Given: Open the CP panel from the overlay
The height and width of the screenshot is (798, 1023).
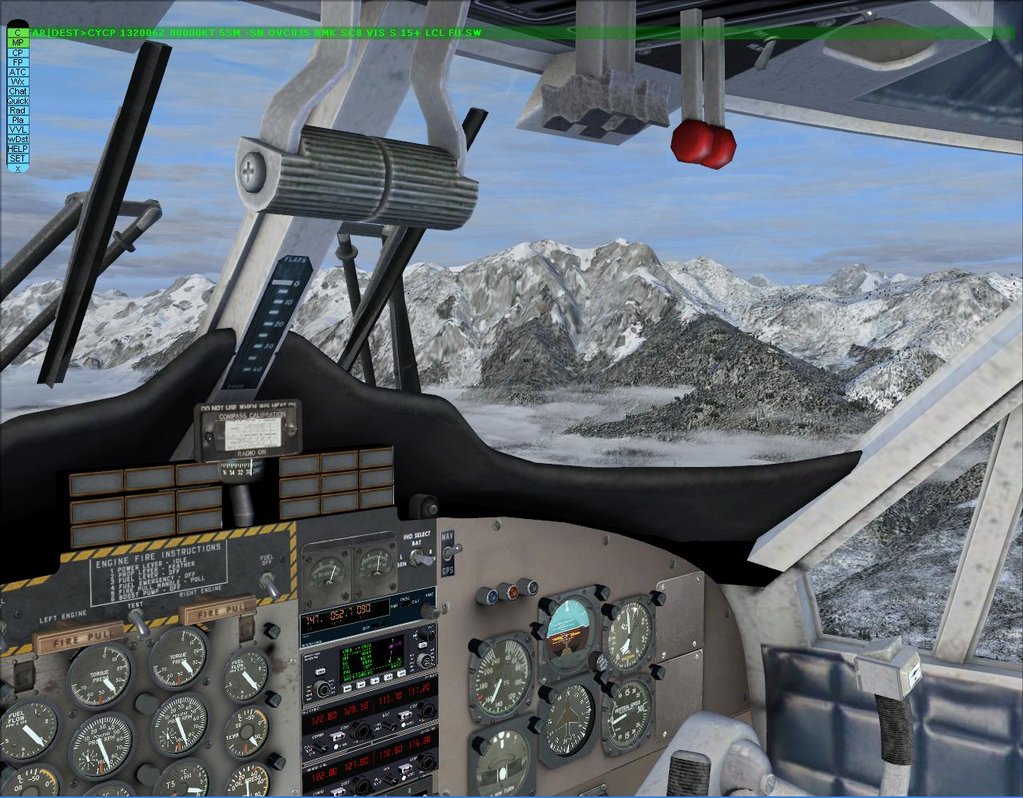Looking at the screenshot, I should point(17,53).
